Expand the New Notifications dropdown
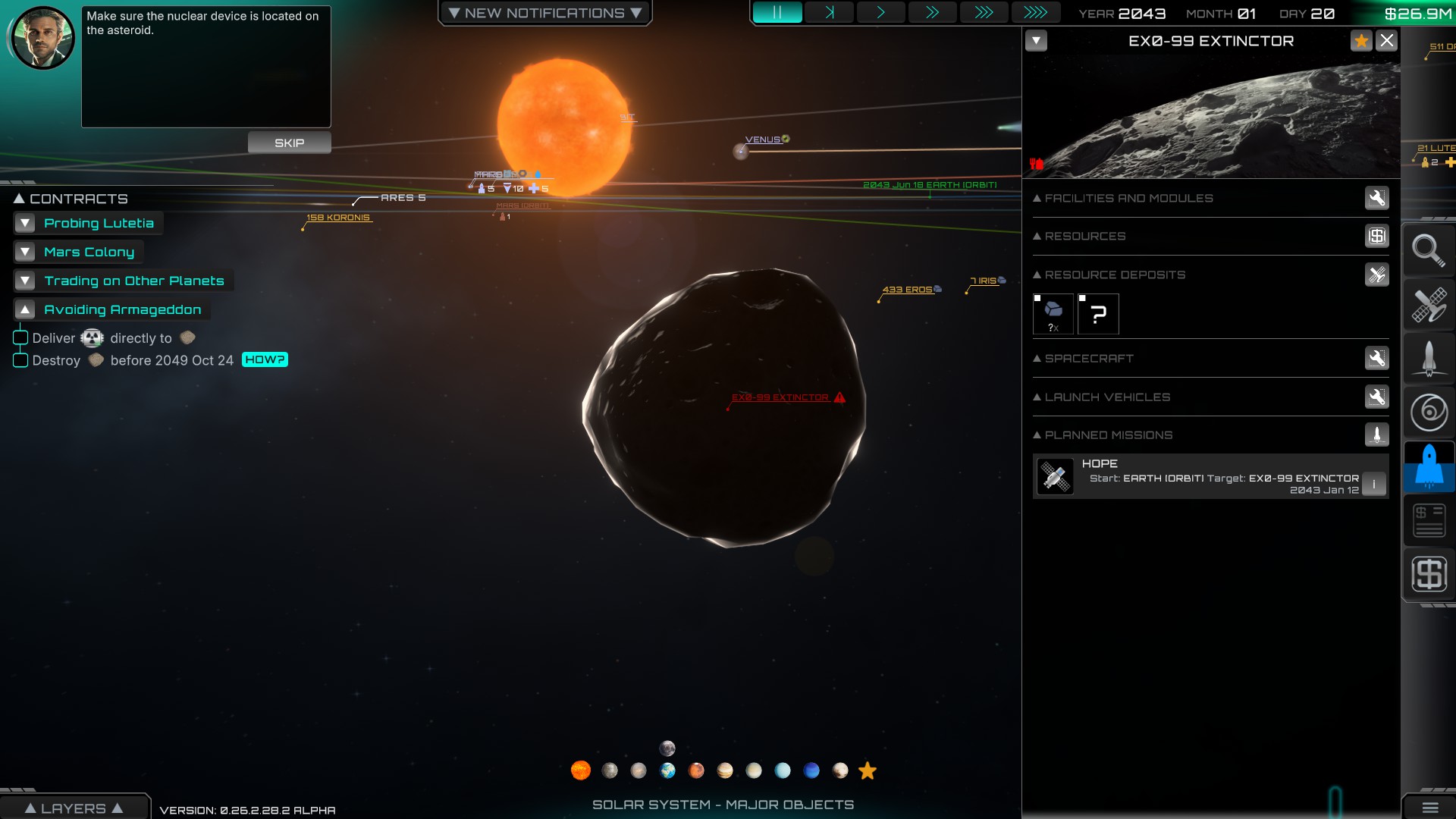The width and height of the screenshot is (1456, 819). pyautogui.click(x=544, y=13)
